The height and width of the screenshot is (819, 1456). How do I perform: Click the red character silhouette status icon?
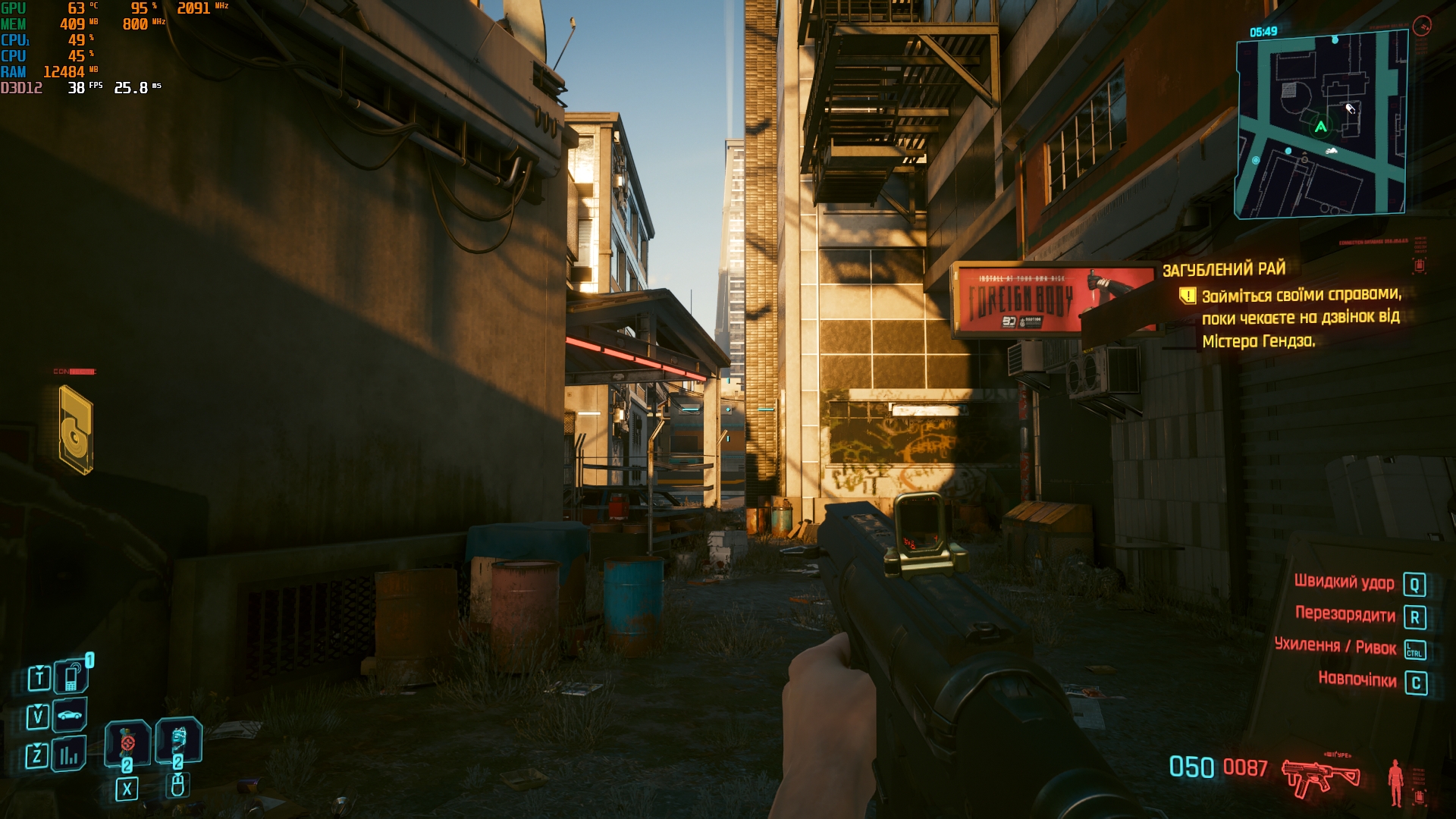click(1395, 782)
